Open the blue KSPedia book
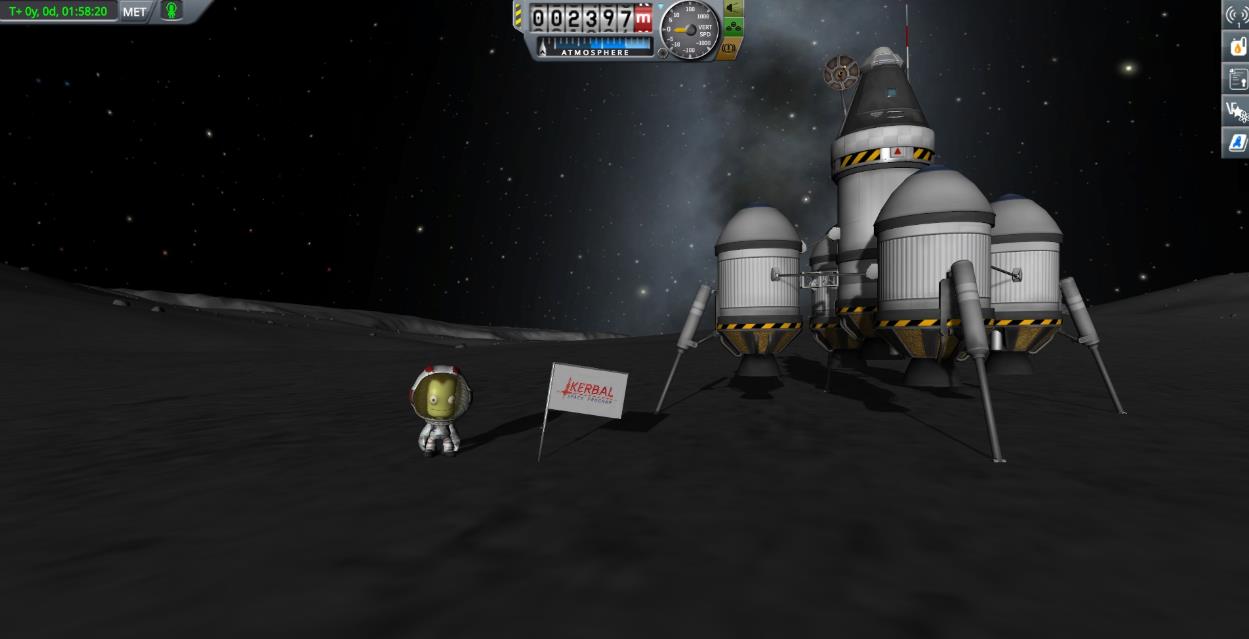The width and height of the screenshot is (1249, 639). click(1237, 143)
